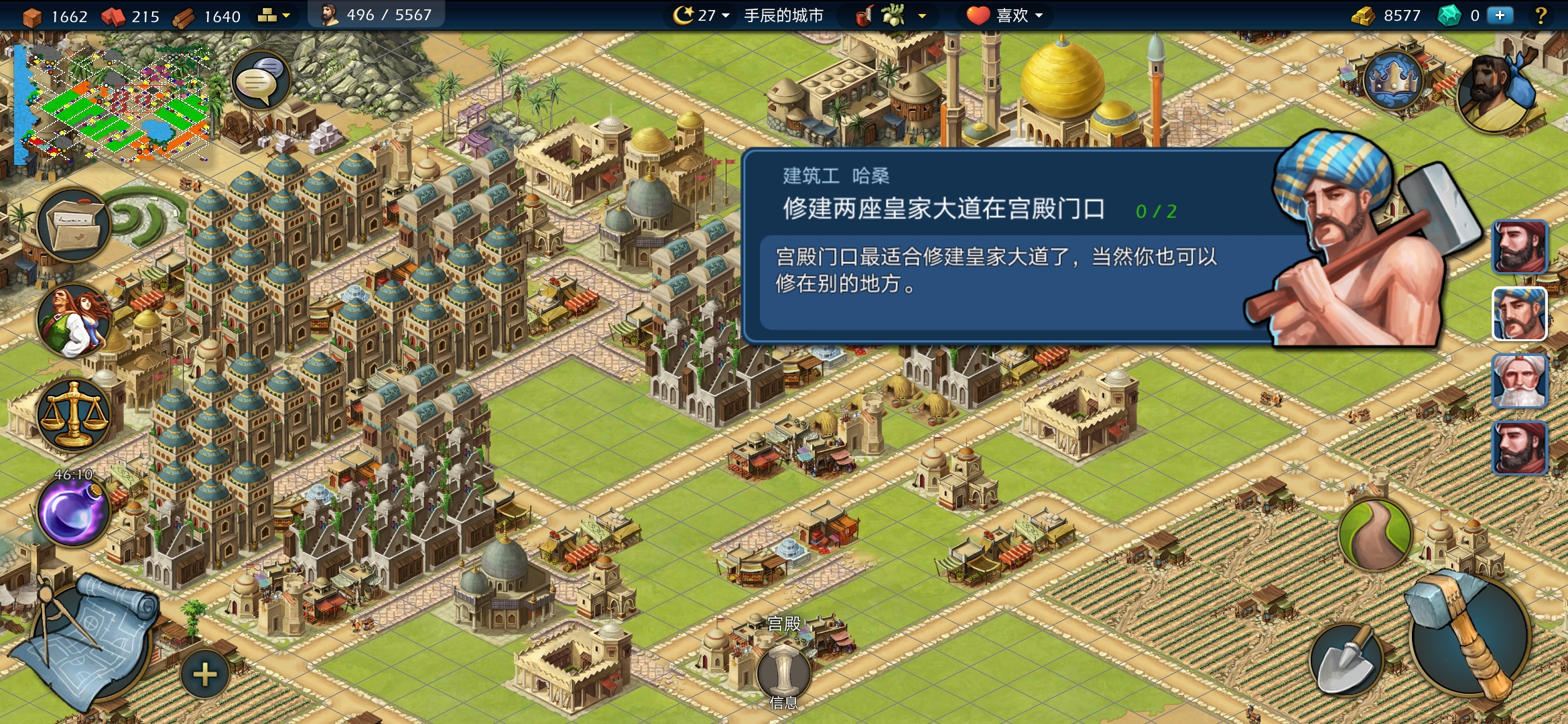The height and width of the screenshot is (724, 1568).
Task: Click the city name 手辰的城市
Action: pos(784,15)
